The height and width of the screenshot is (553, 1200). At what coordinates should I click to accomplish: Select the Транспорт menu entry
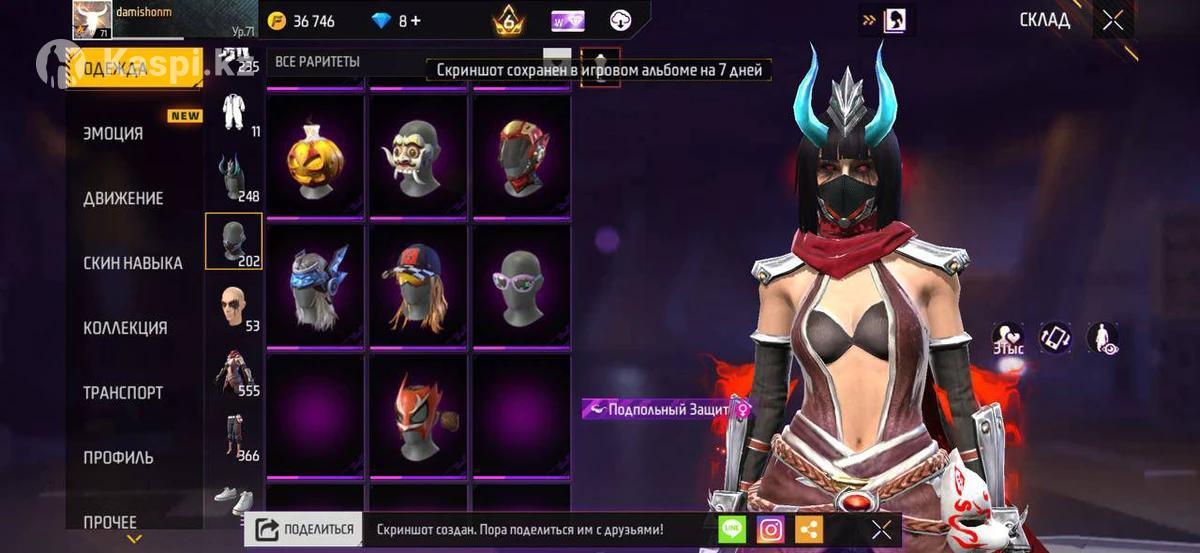click(123, 393)
